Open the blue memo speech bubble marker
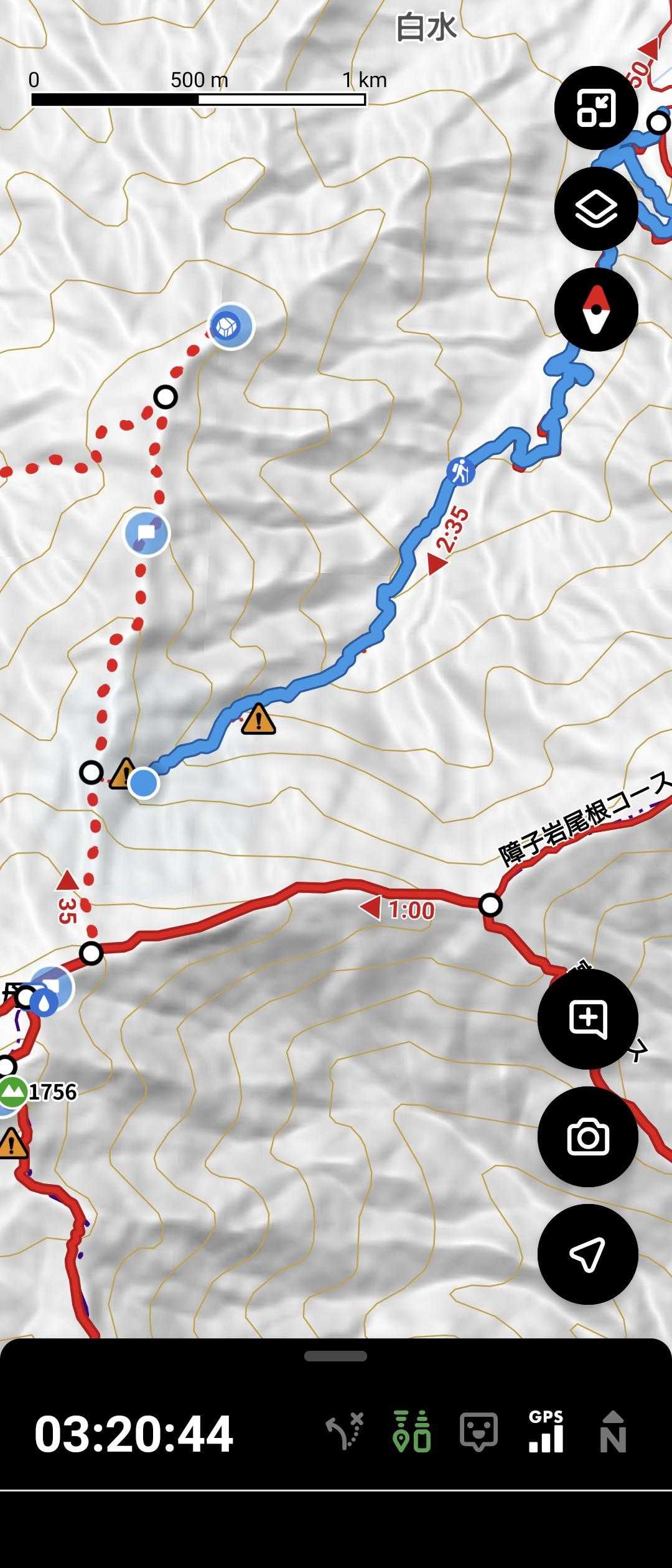The width and height of the screenshot is (672, 1568). pos(147,533)
